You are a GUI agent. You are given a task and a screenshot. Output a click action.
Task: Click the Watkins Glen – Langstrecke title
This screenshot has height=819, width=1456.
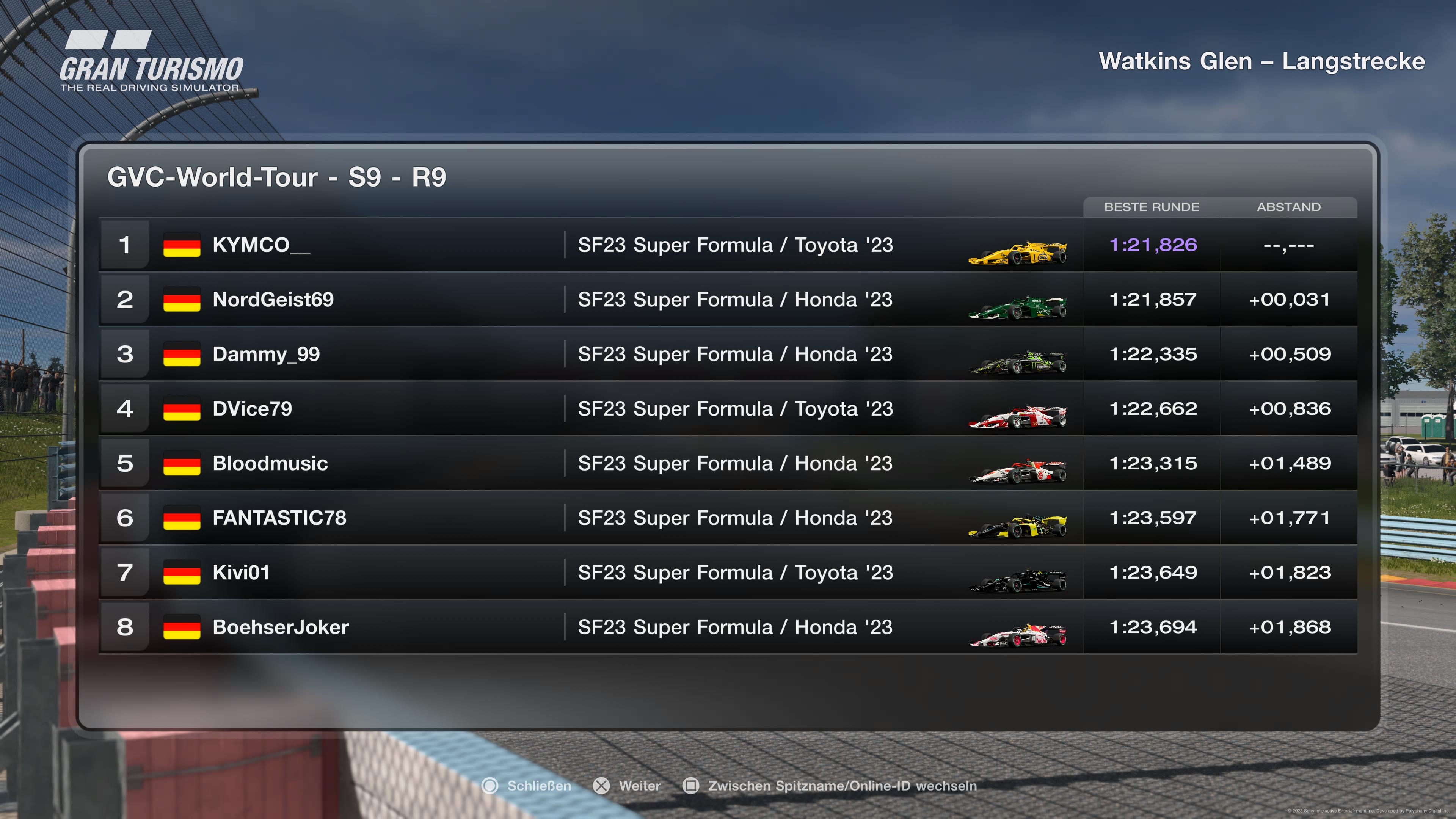point(1263,61)
